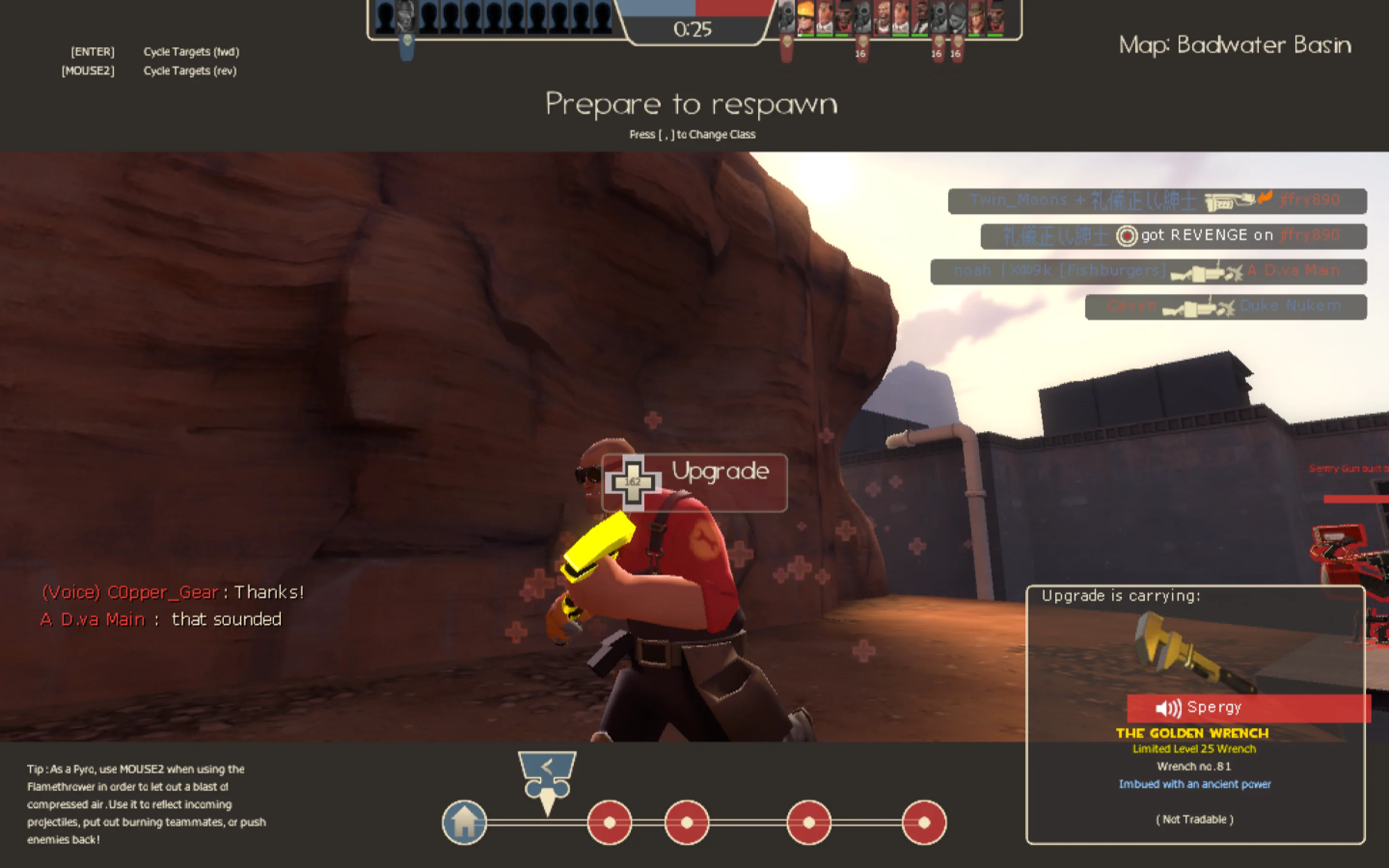Select the Spergy voice chat indicator
This screenshot has width=1389, height=868.
tap(1248, 708)
